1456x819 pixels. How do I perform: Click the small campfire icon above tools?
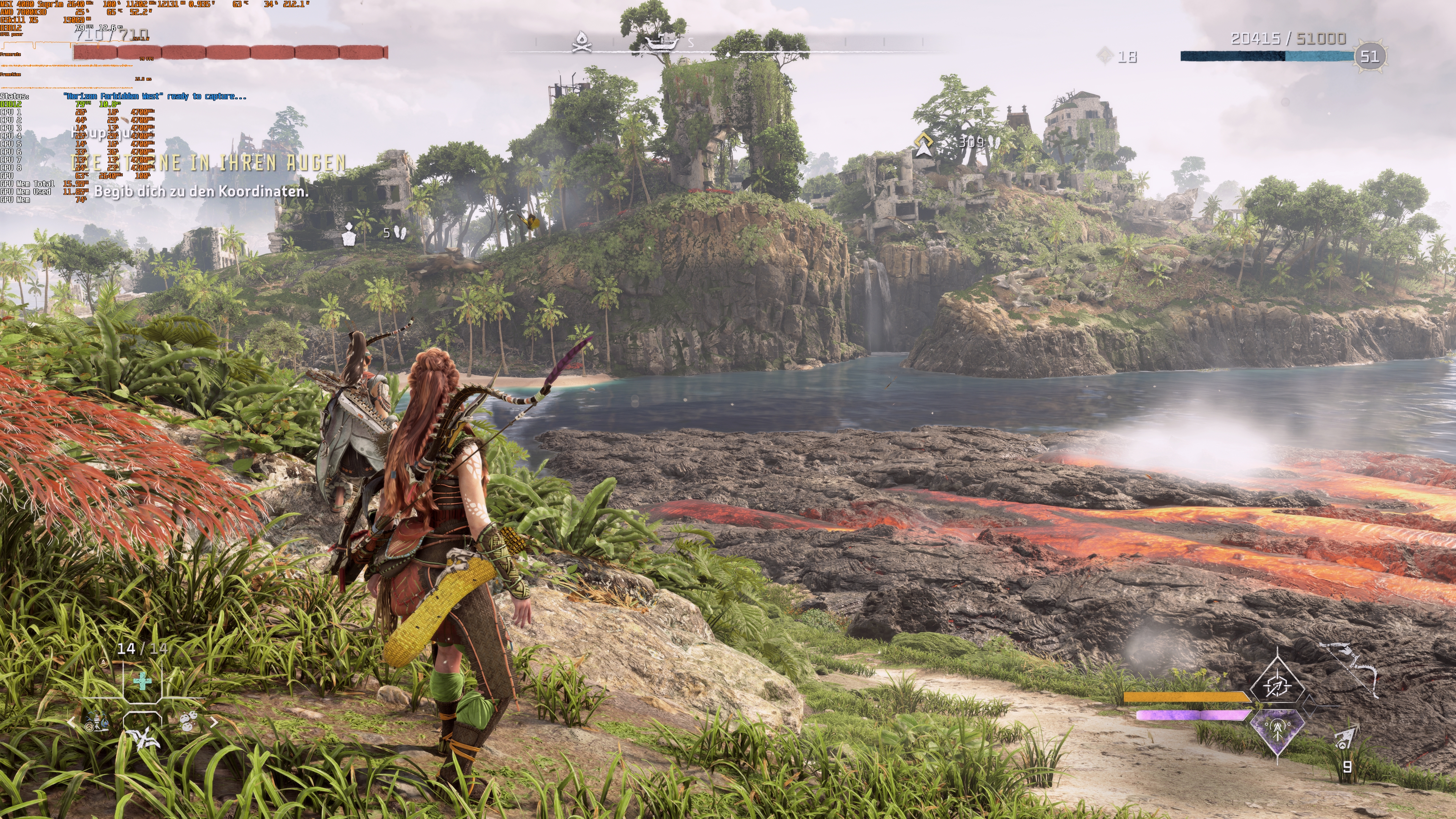(103, 662)
